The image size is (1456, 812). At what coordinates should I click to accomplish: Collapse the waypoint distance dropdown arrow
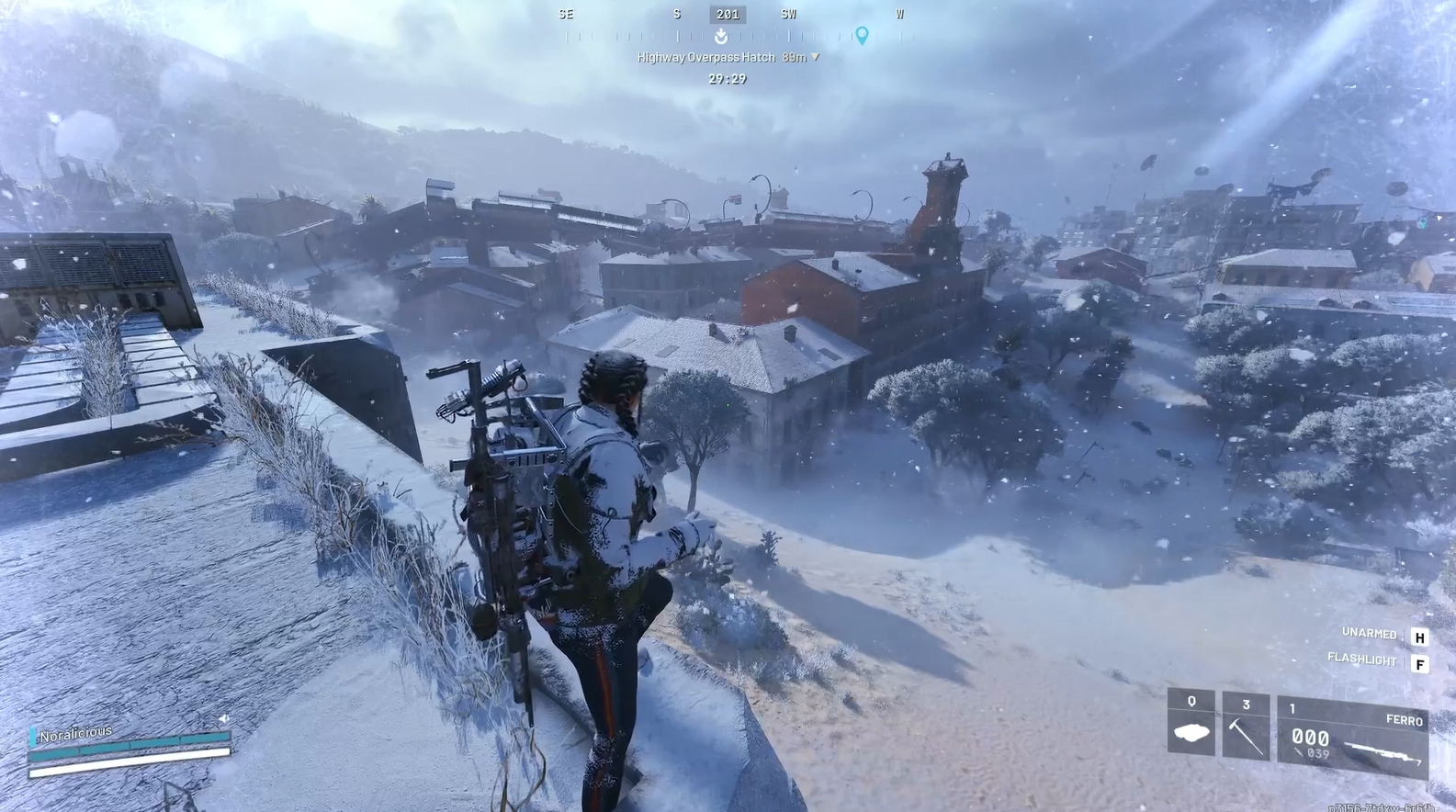(x=816, y=55)
